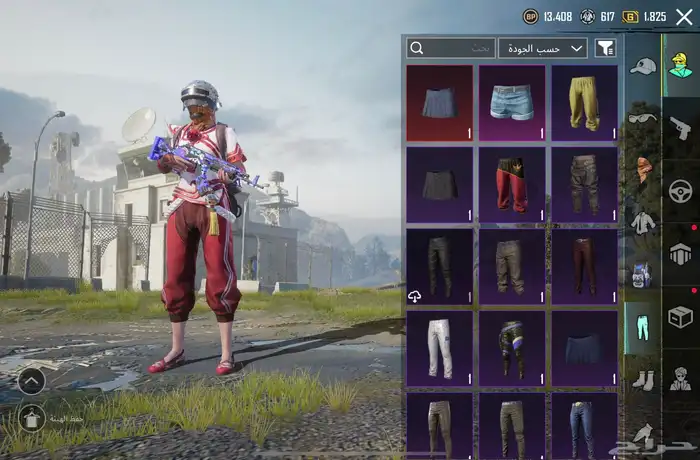The width and height of the screenshot is (700, 460).
Task: Open the sort-by-quality dropdown
Action: [543, 48]
